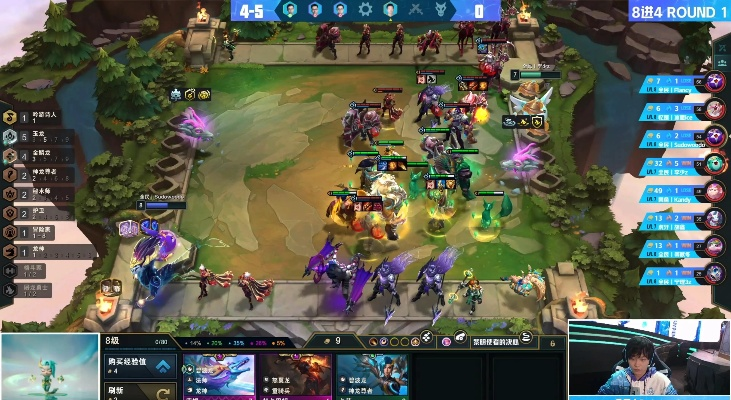The image size is (731, 400).
Task: Refresh the shop using the 刷新 button
Action: point(139,391)
